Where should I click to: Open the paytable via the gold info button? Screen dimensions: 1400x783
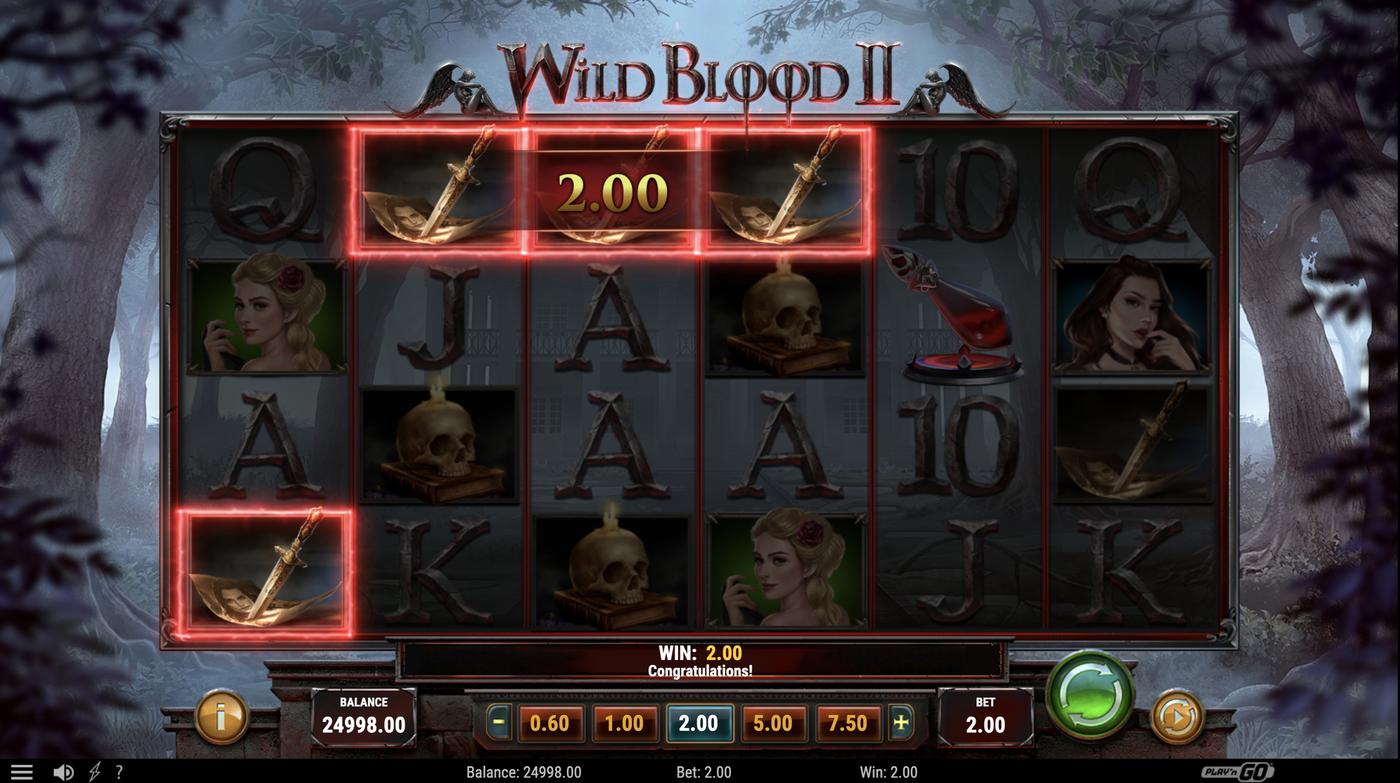coord(221,716)
